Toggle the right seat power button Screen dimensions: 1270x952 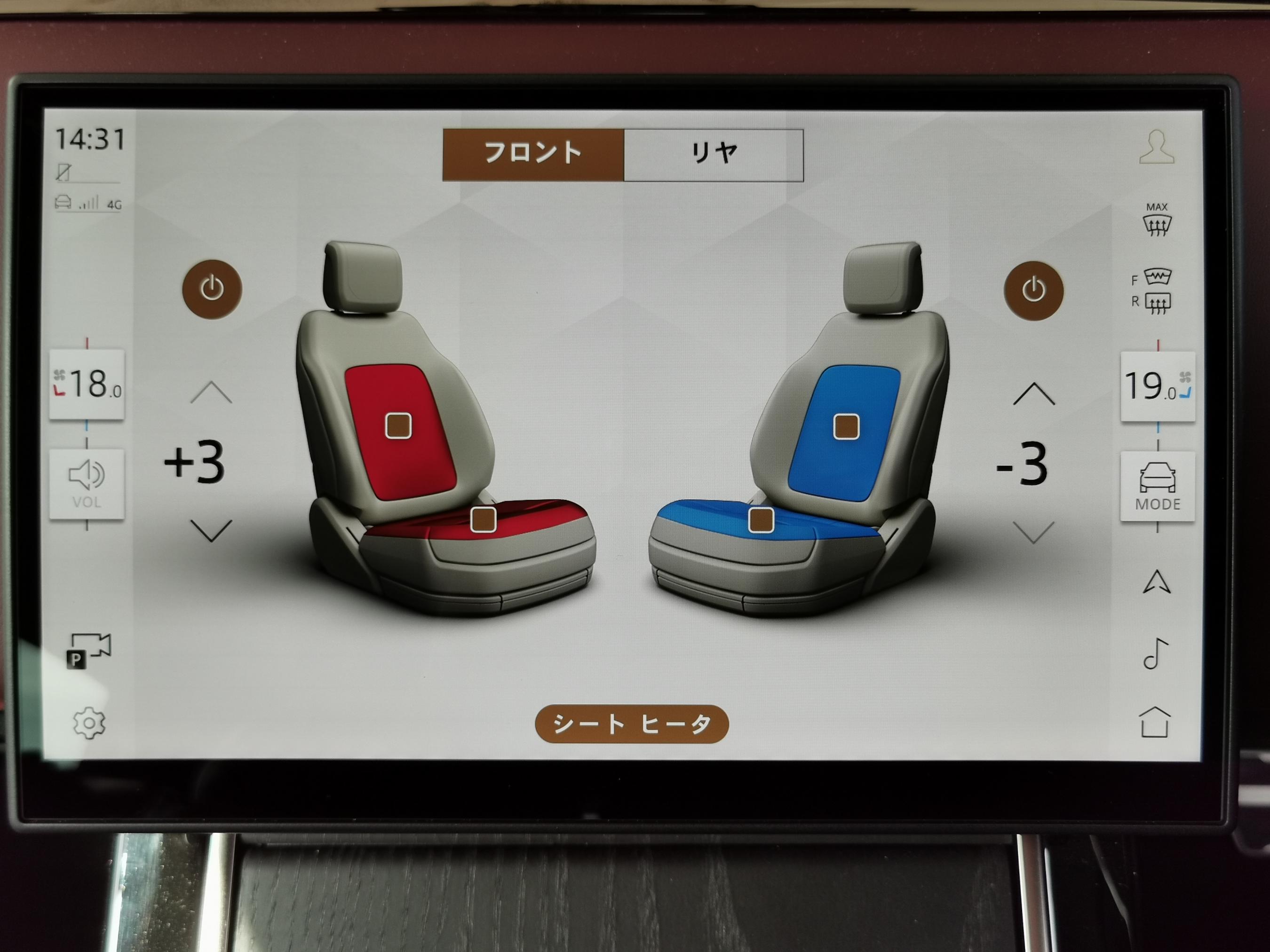[x=1033, y=291]
